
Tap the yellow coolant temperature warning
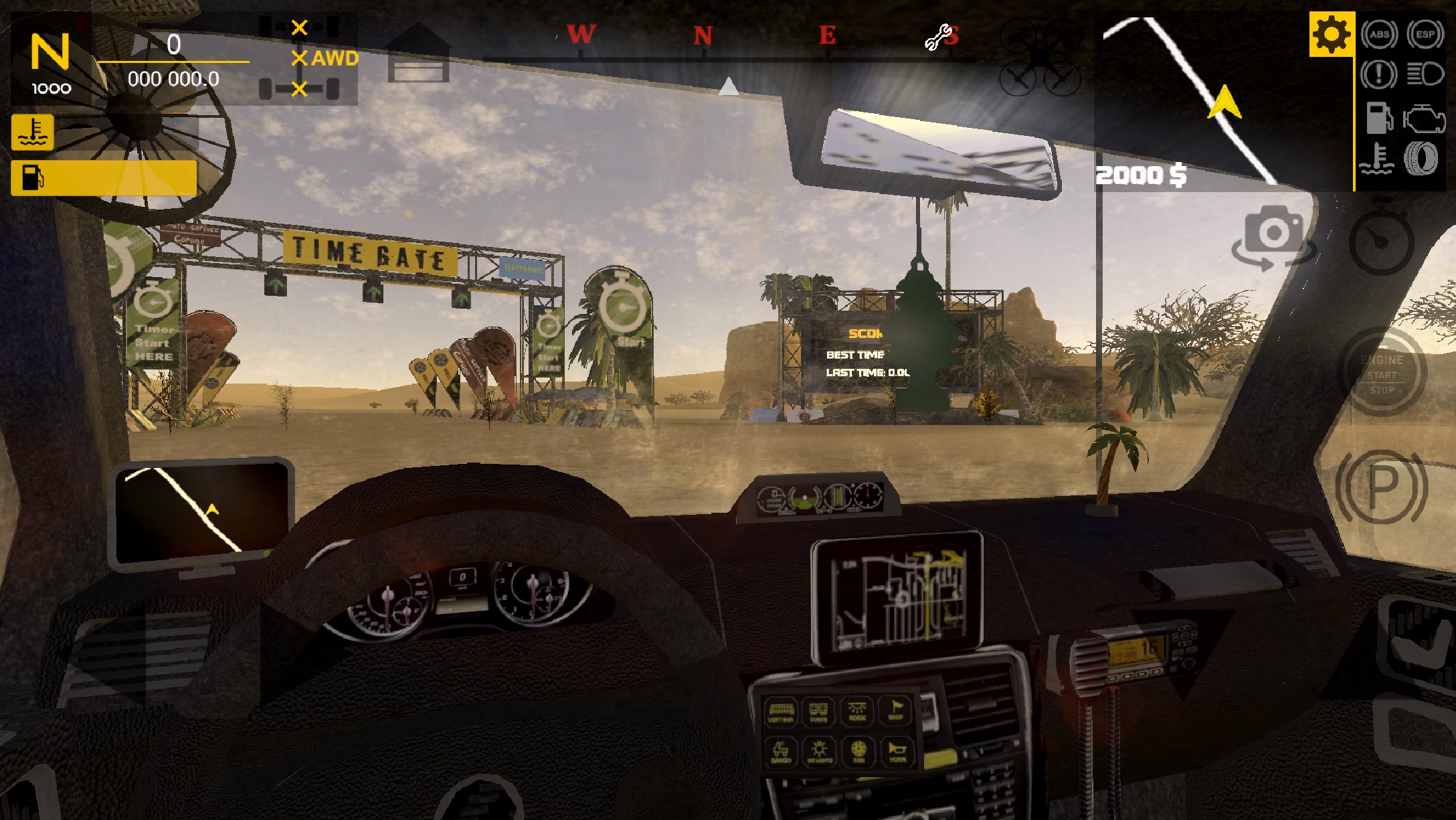click(x=32, y=132)
